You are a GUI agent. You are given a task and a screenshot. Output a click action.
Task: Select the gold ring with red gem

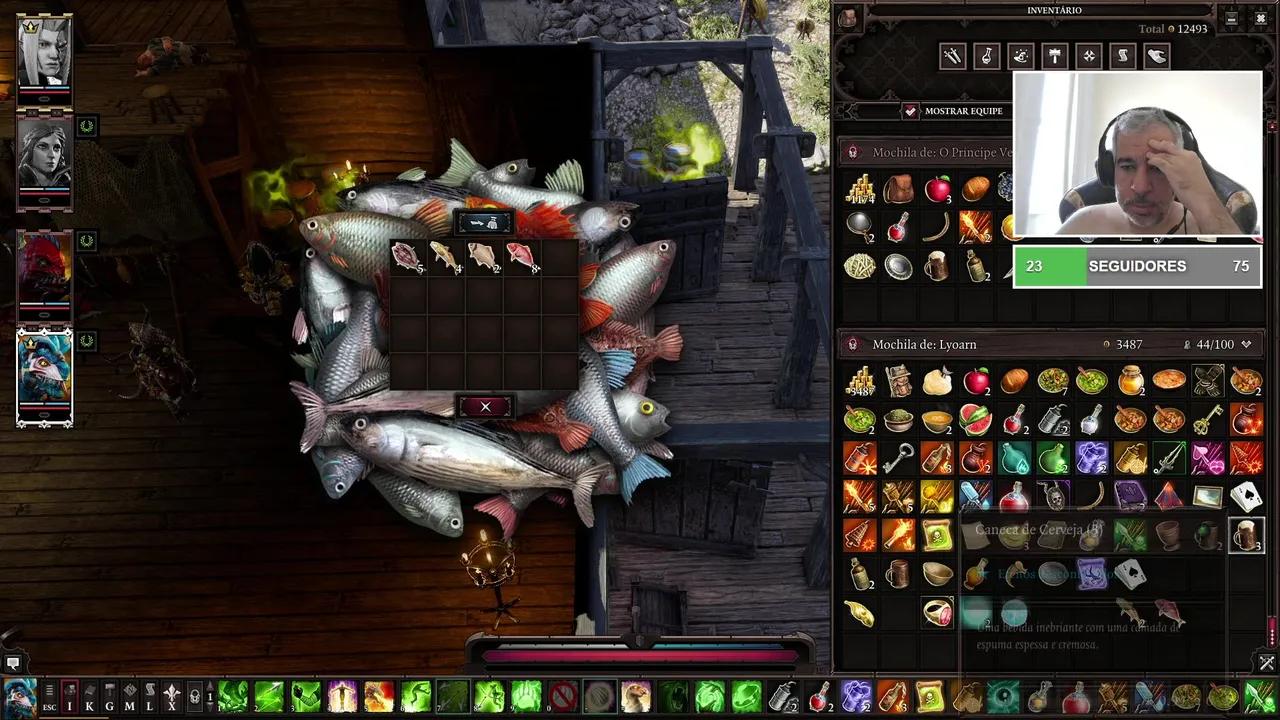937,612
